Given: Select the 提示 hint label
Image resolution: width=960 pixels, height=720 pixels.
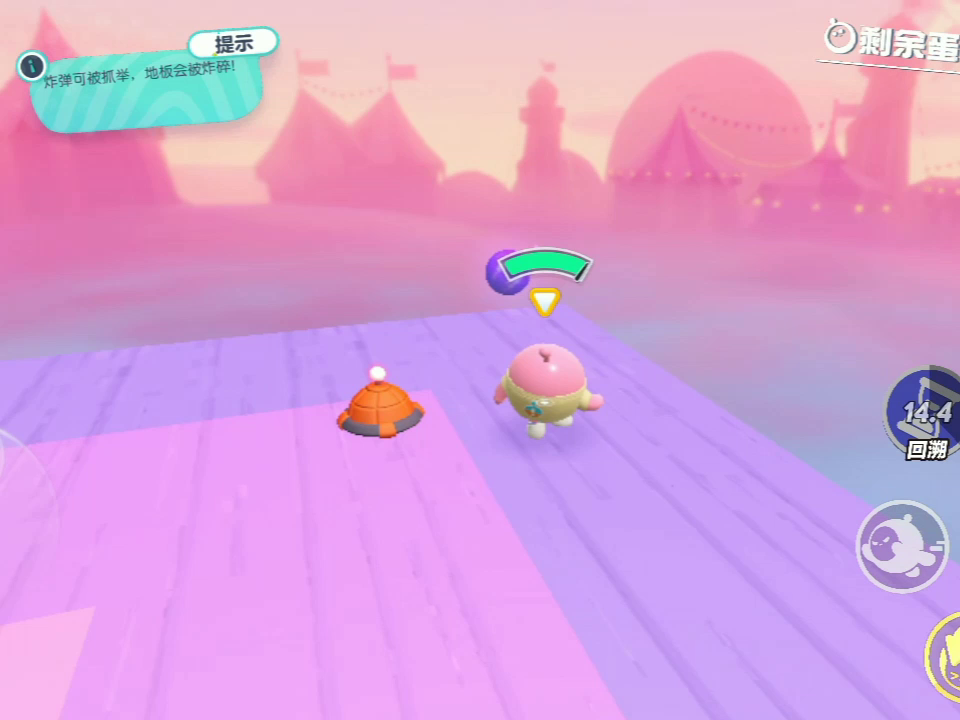Looking at the screenshot, I should 233,44.
